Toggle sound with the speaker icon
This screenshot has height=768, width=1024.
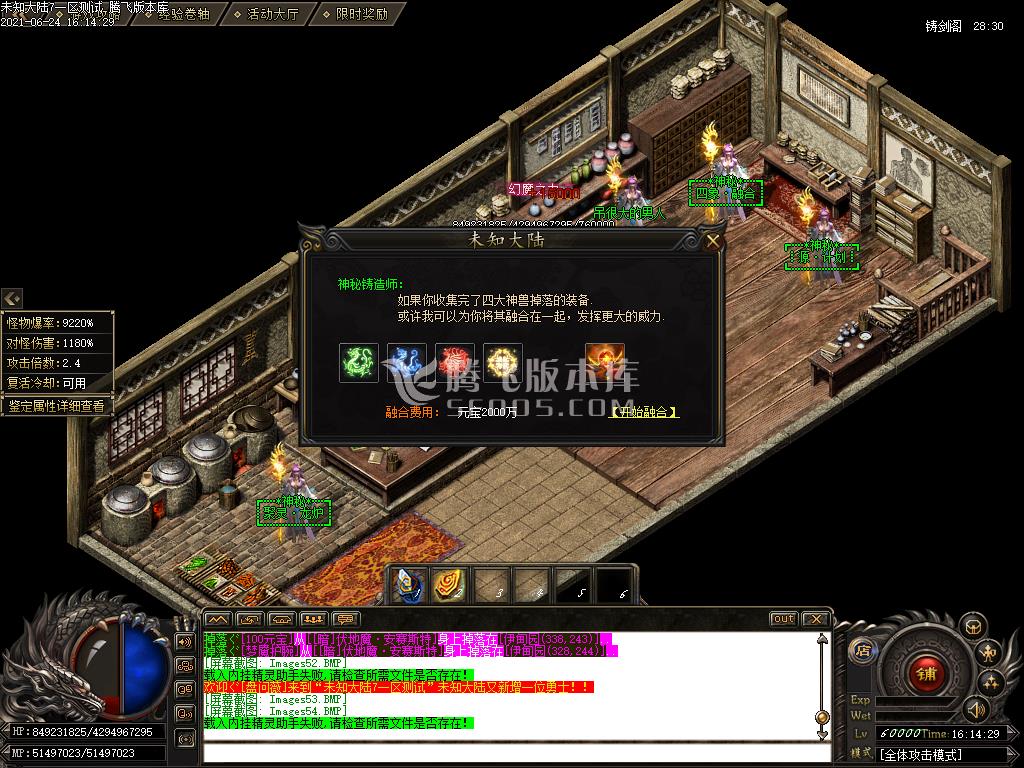[x=976, y=711]
